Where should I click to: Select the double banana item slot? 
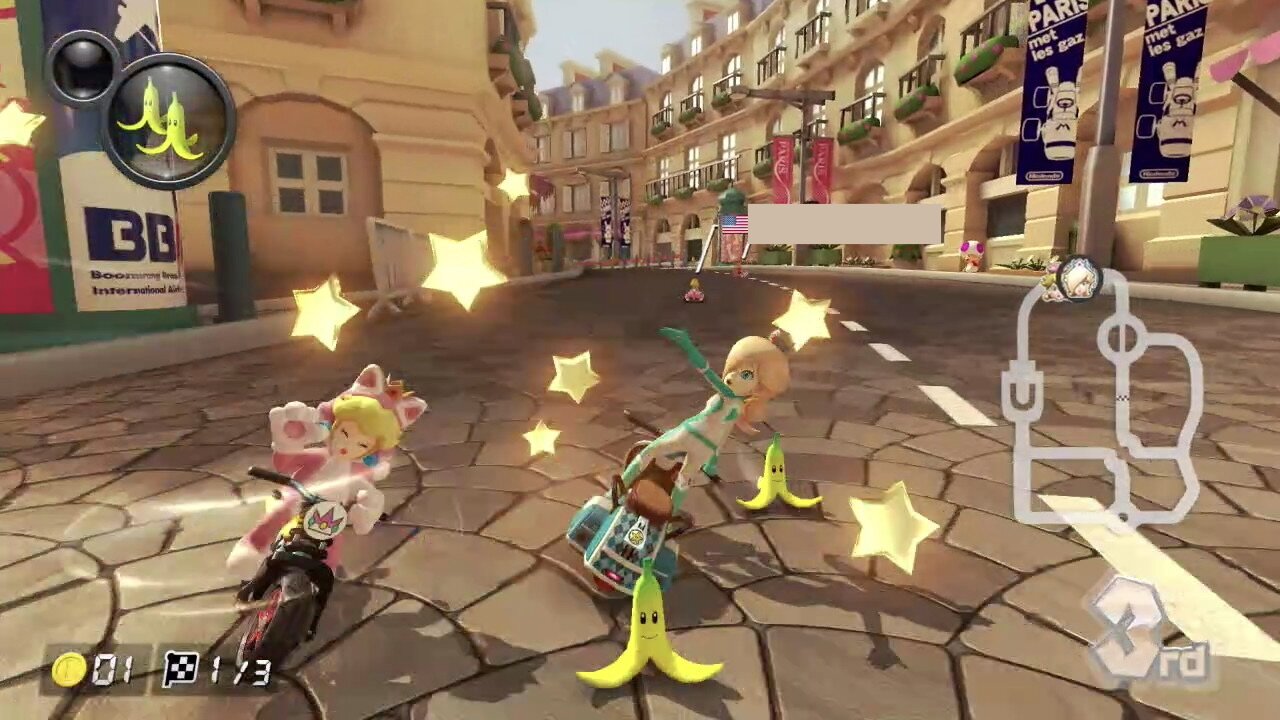(168, 122)
